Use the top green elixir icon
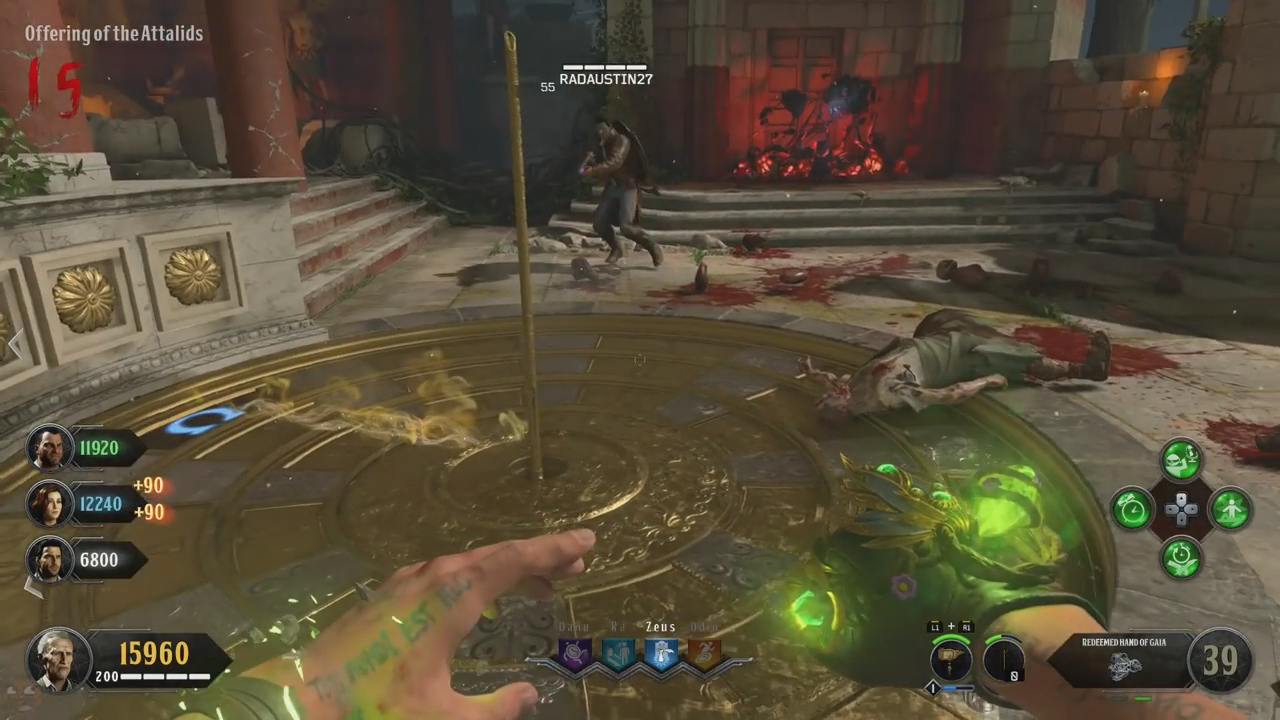Image resolution: width=1280 pixels, height=720 pixels. (1180, 460)
